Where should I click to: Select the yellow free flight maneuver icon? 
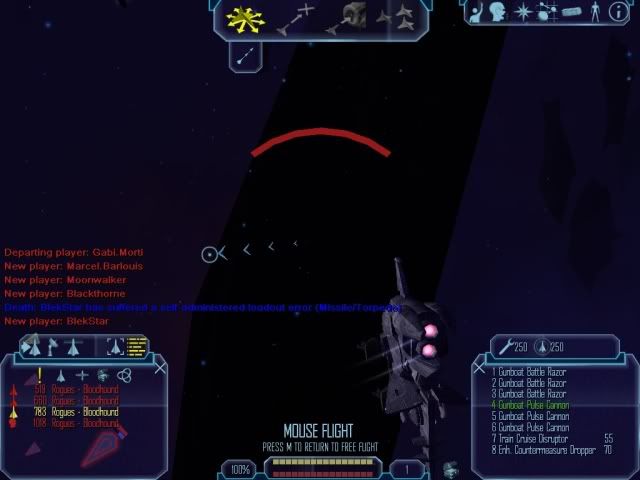(243, 18)
